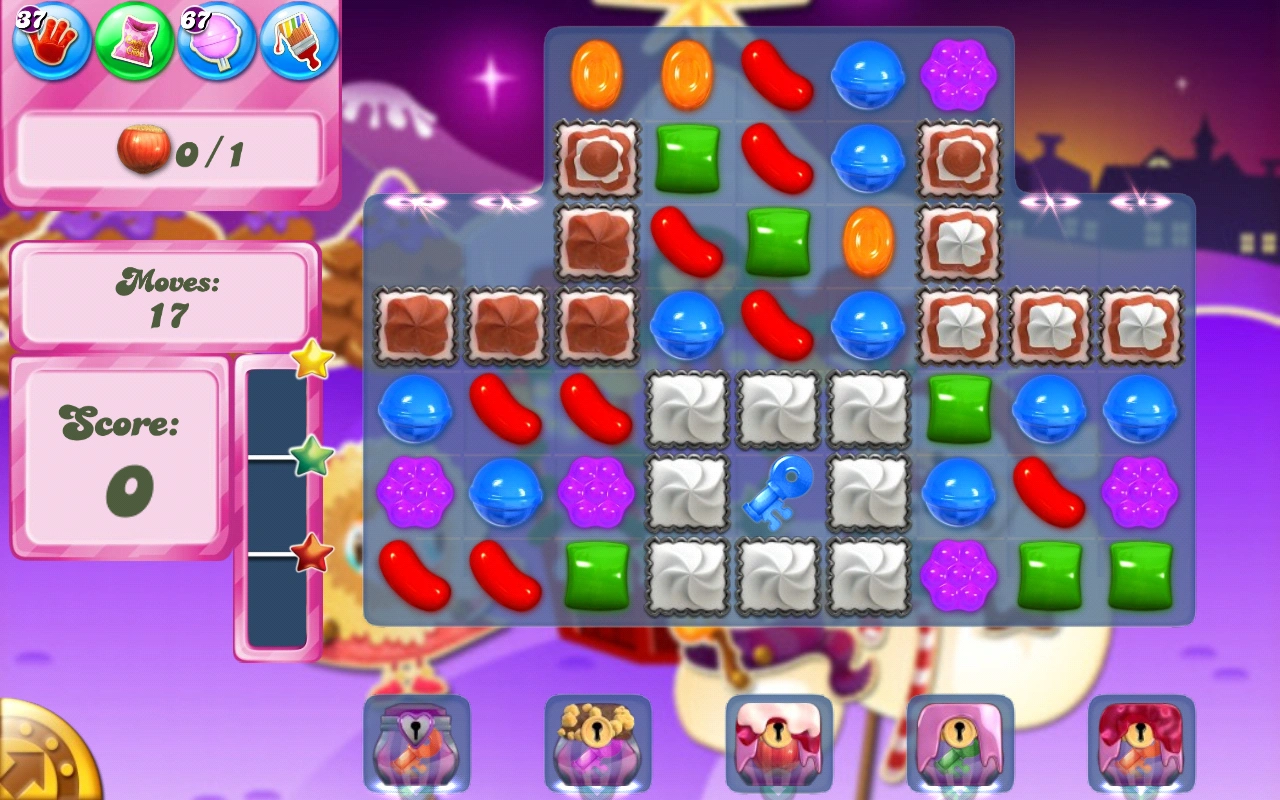Select the blue key candy on the board

tap(776, 492)
